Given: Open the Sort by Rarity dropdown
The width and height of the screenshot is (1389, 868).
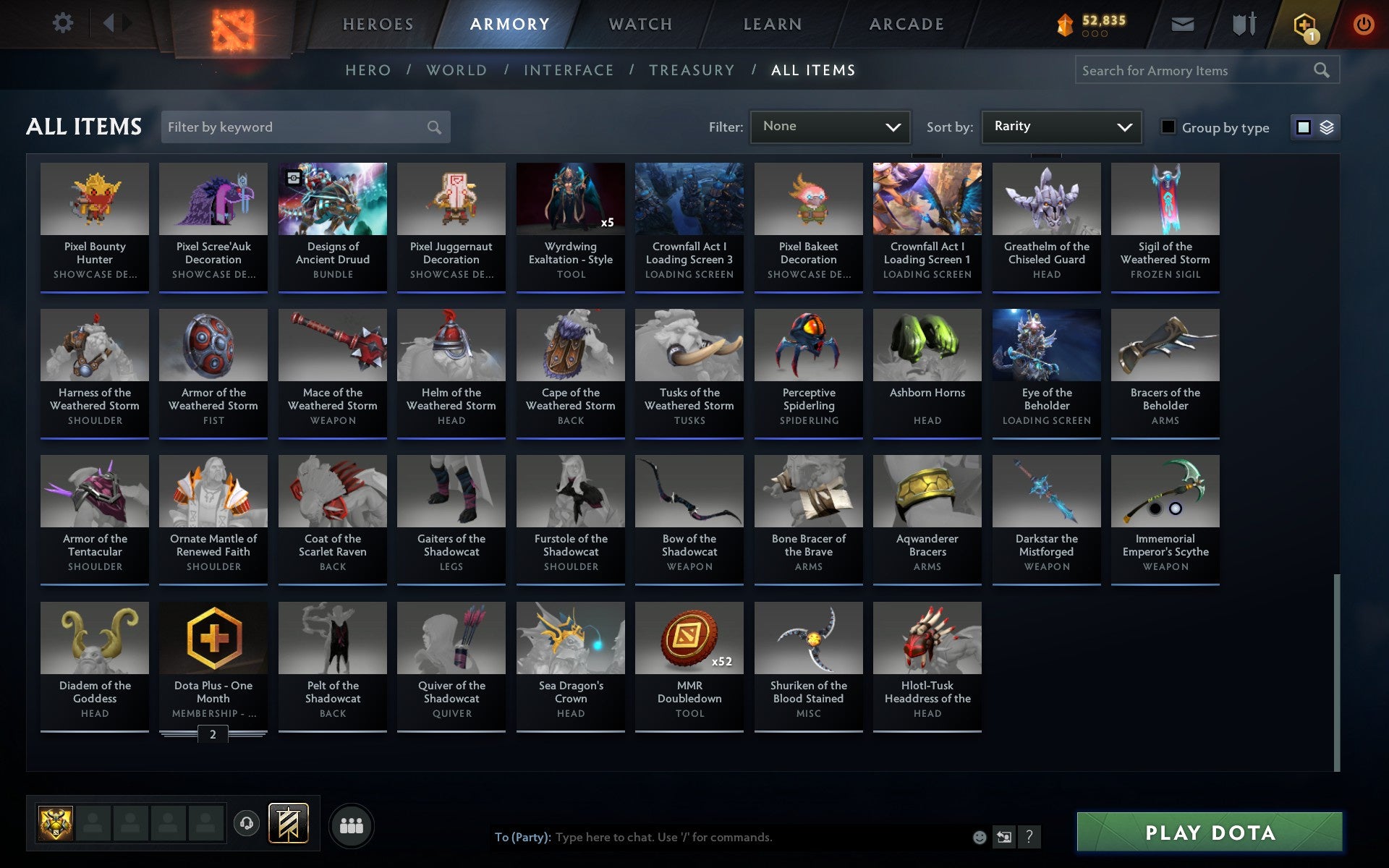Looking at the screenshot, I should [1060, 127].
